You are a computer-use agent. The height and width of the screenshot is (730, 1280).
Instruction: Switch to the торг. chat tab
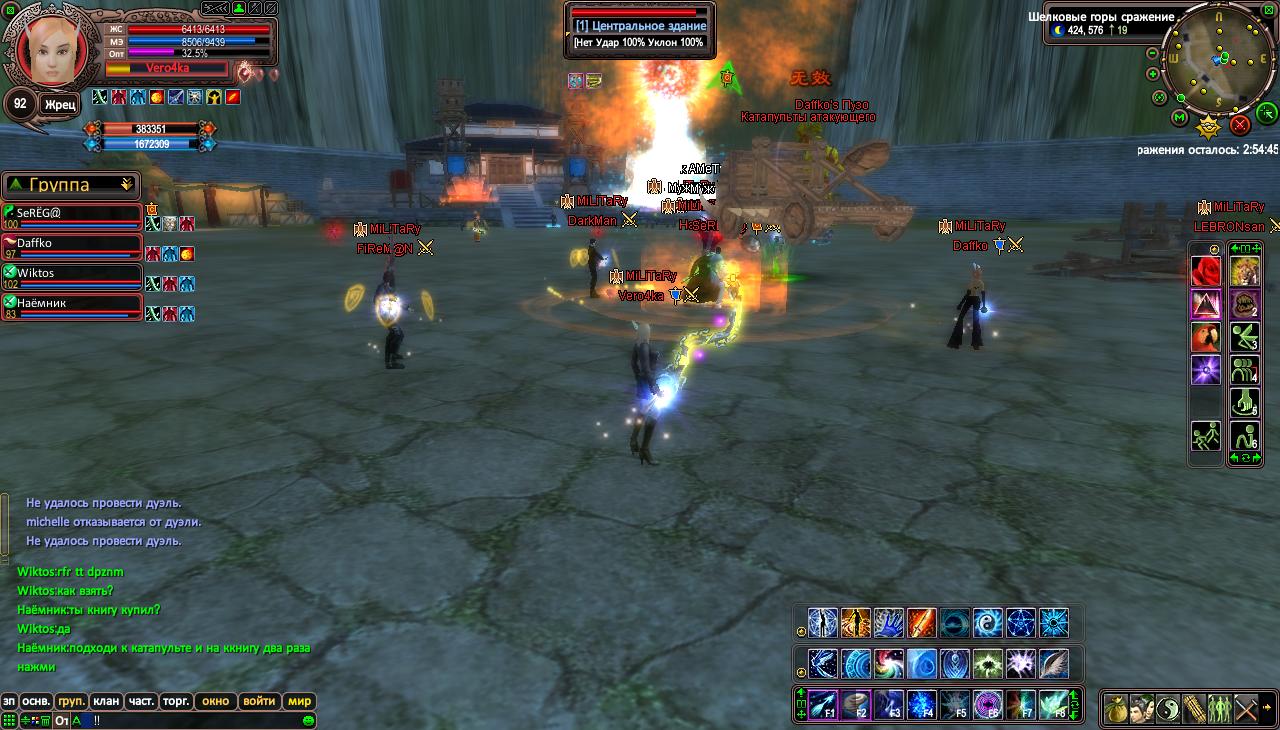point(177,701)
